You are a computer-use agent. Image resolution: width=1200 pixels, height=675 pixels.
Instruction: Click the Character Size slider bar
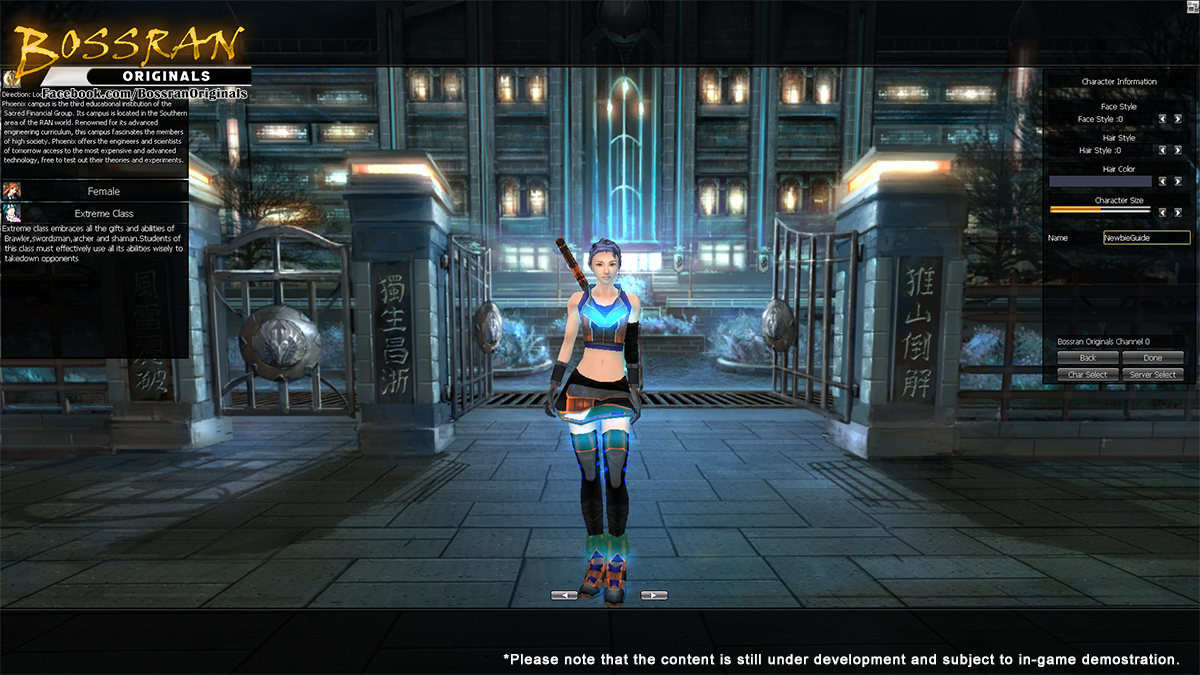point(1100,210)
